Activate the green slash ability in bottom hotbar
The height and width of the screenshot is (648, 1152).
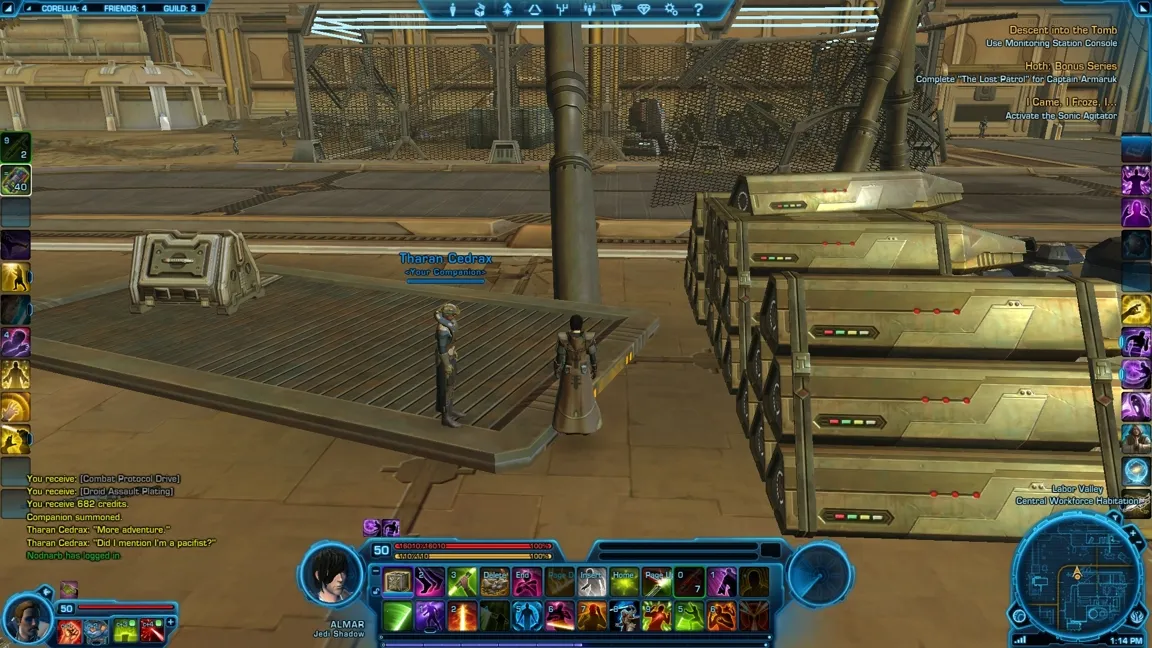click(x=398, y=616)
